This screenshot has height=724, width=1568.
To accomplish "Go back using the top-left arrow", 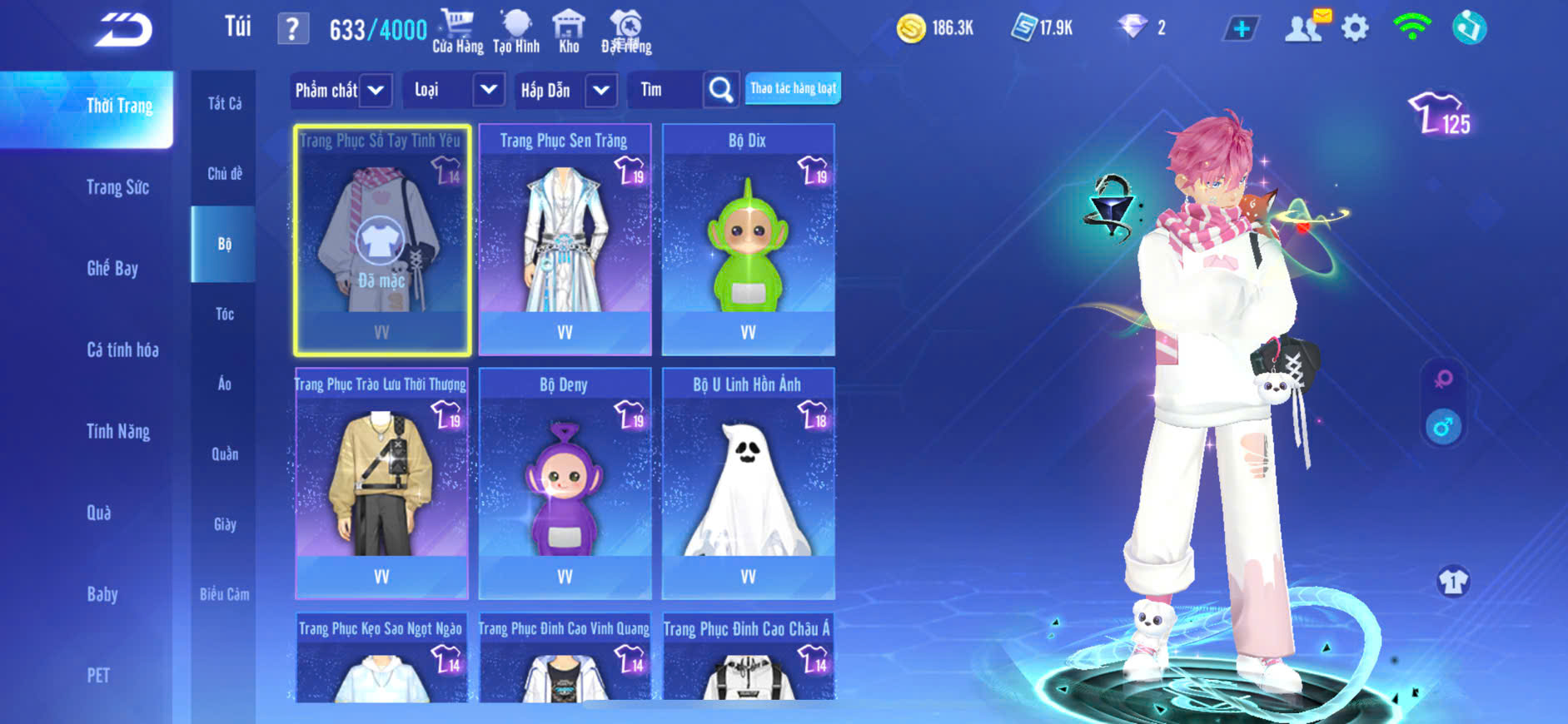I will (x=123, y=30).
